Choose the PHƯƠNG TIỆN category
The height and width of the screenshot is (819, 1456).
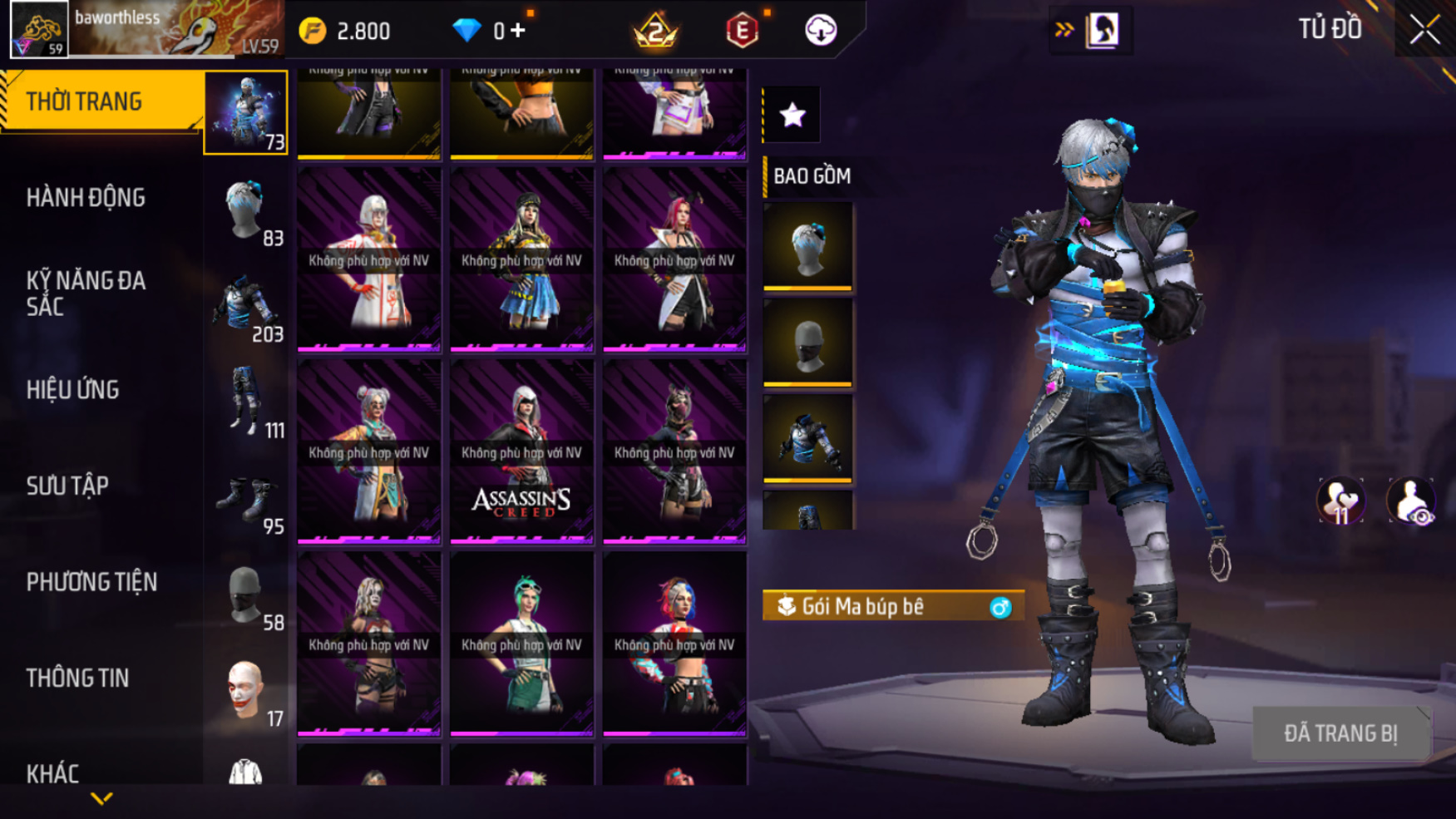point(91,582)
